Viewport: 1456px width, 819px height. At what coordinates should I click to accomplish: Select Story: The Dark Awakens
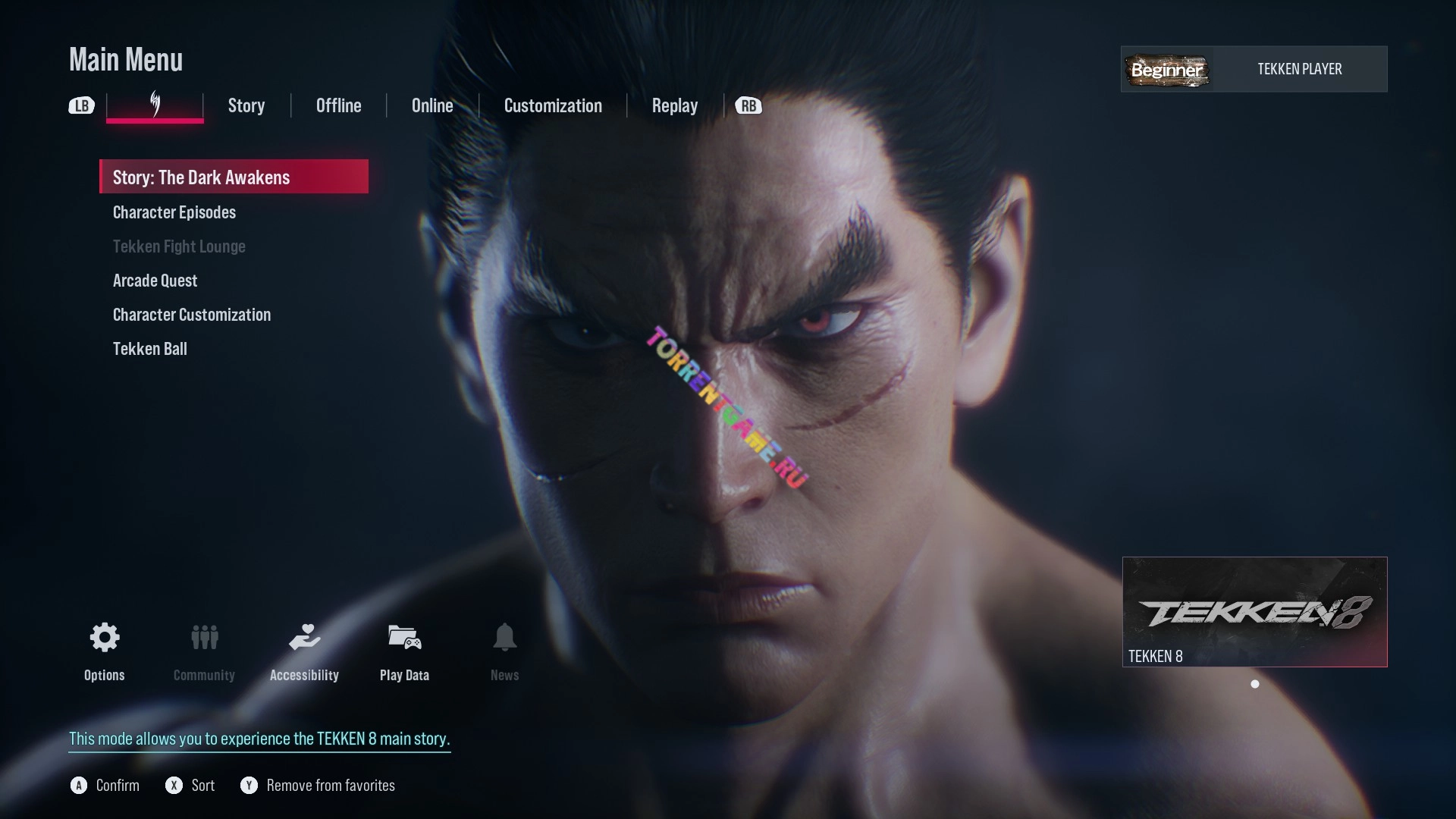234,177
